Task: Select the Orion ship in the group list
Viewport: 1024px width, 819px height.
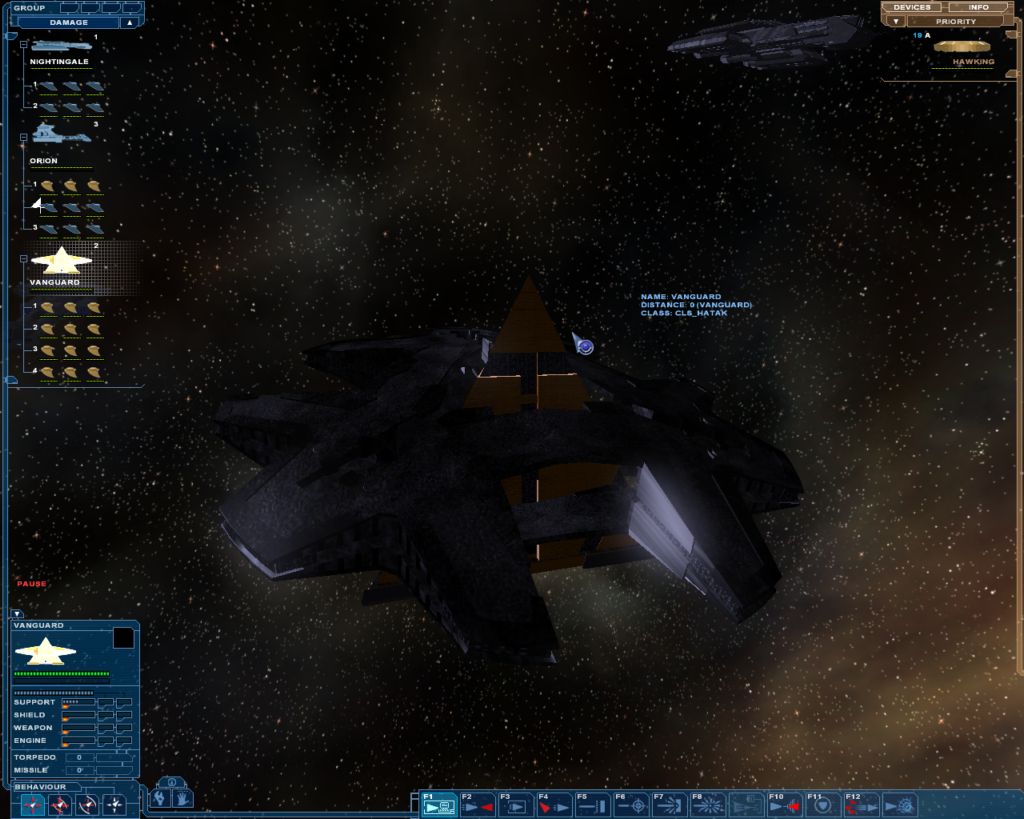Action: click(48, 133)
